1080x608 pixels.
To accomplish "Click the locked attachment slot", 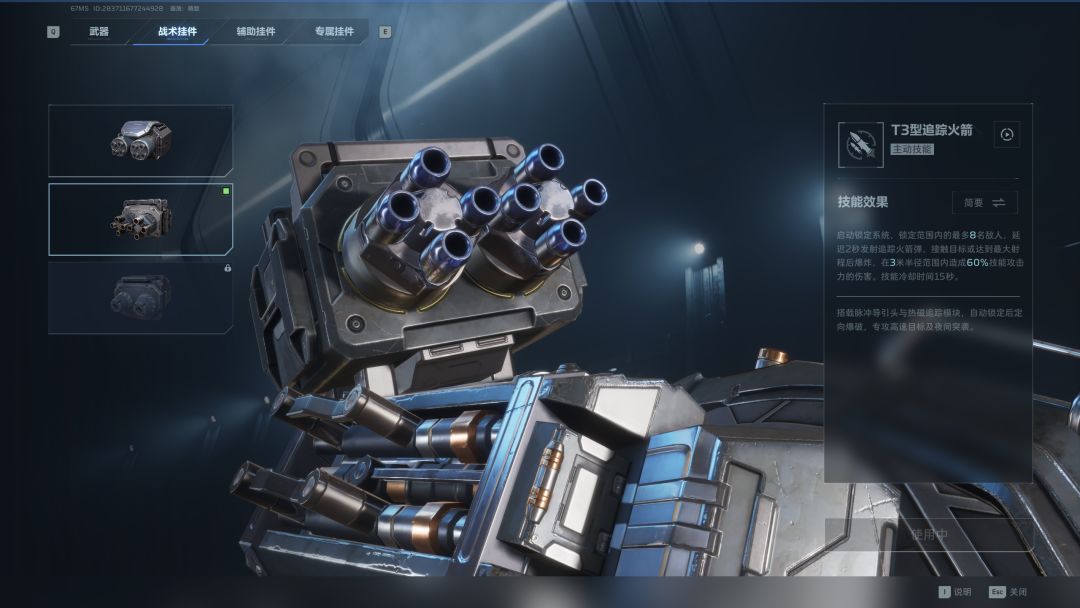I will (x=140, y=297).
